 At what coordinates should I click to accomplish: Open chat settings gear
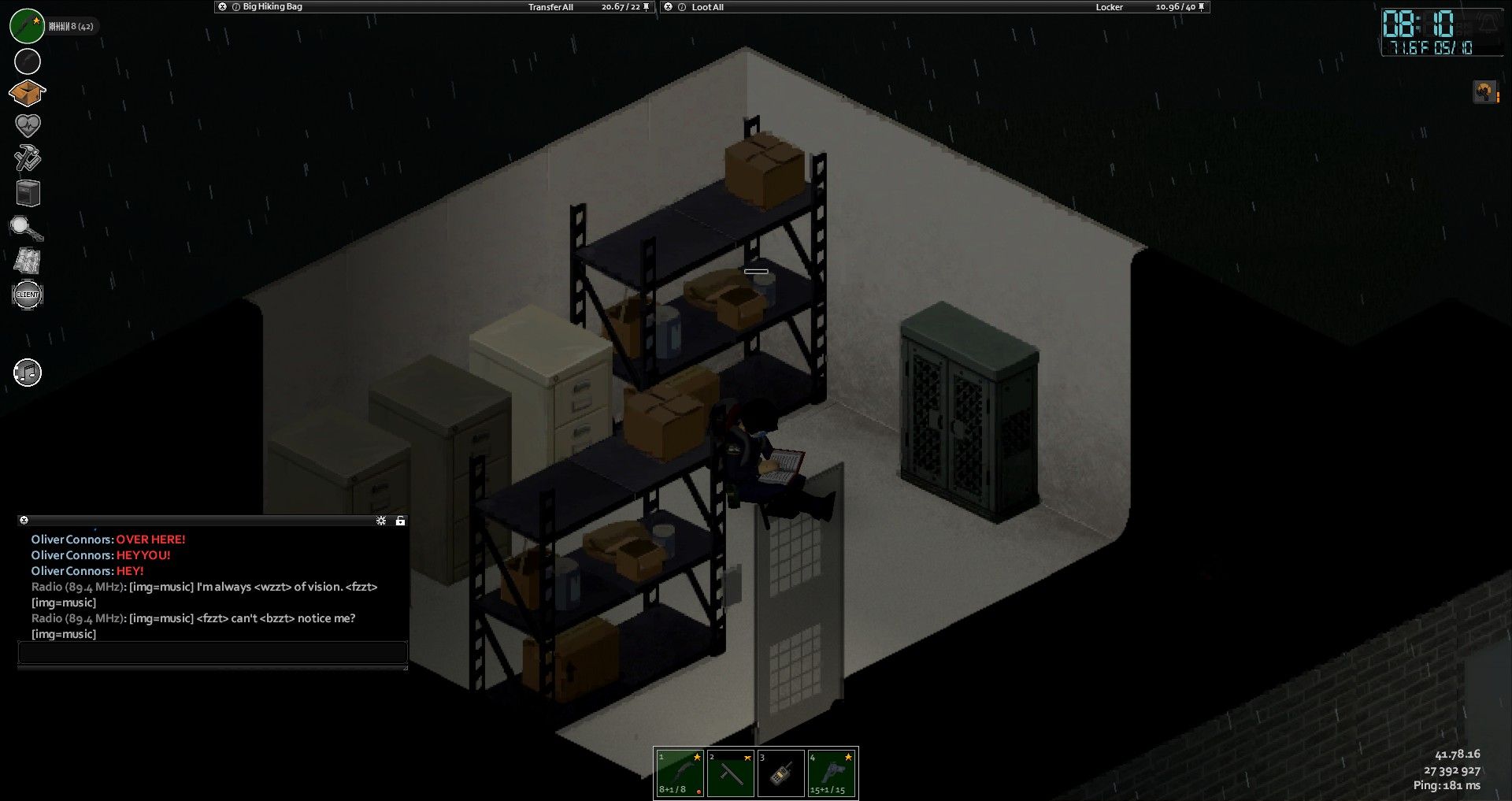381,521
